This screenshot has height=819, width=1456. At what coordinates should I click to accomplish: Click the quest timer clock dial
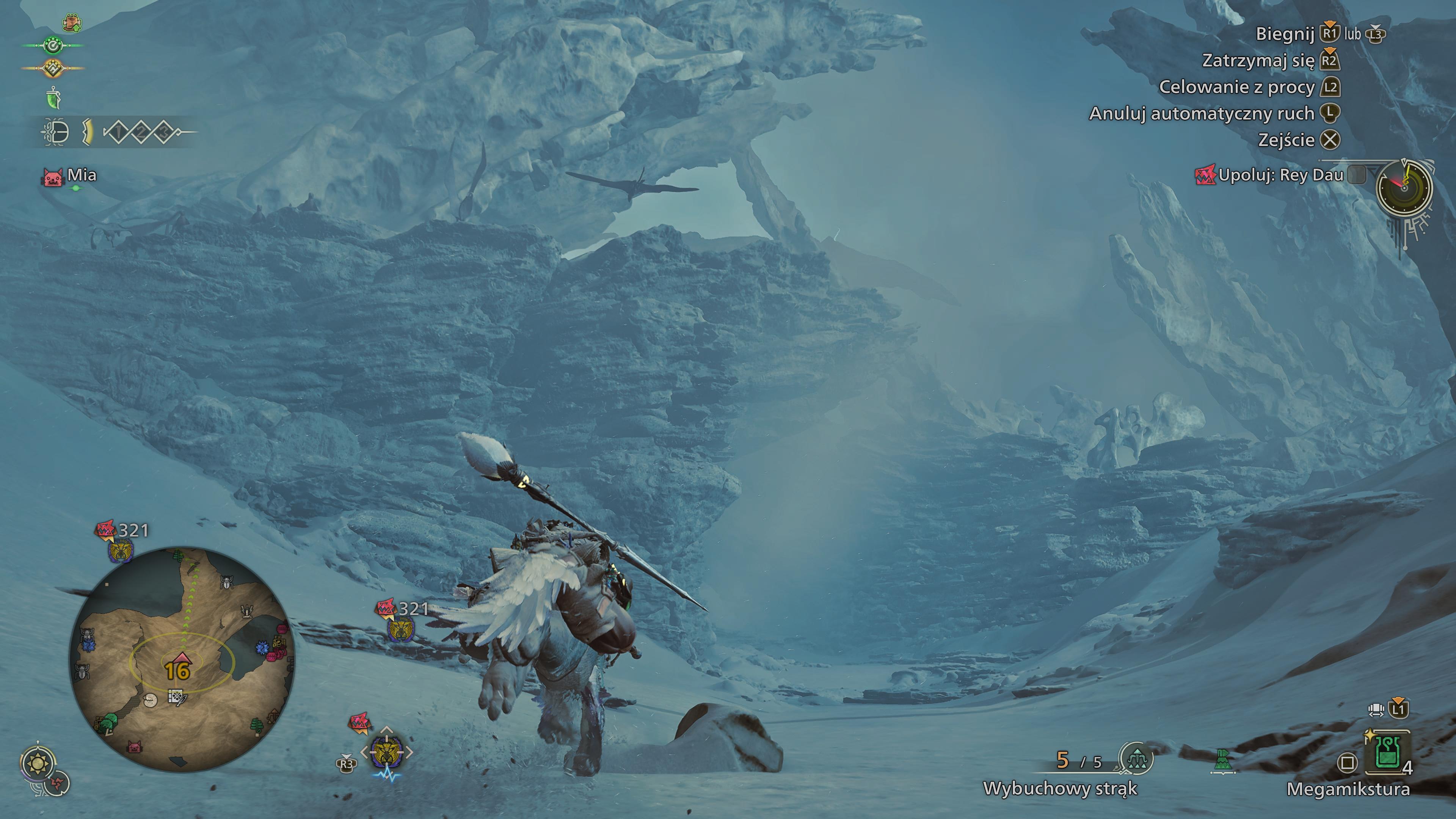pos(1404,188)
